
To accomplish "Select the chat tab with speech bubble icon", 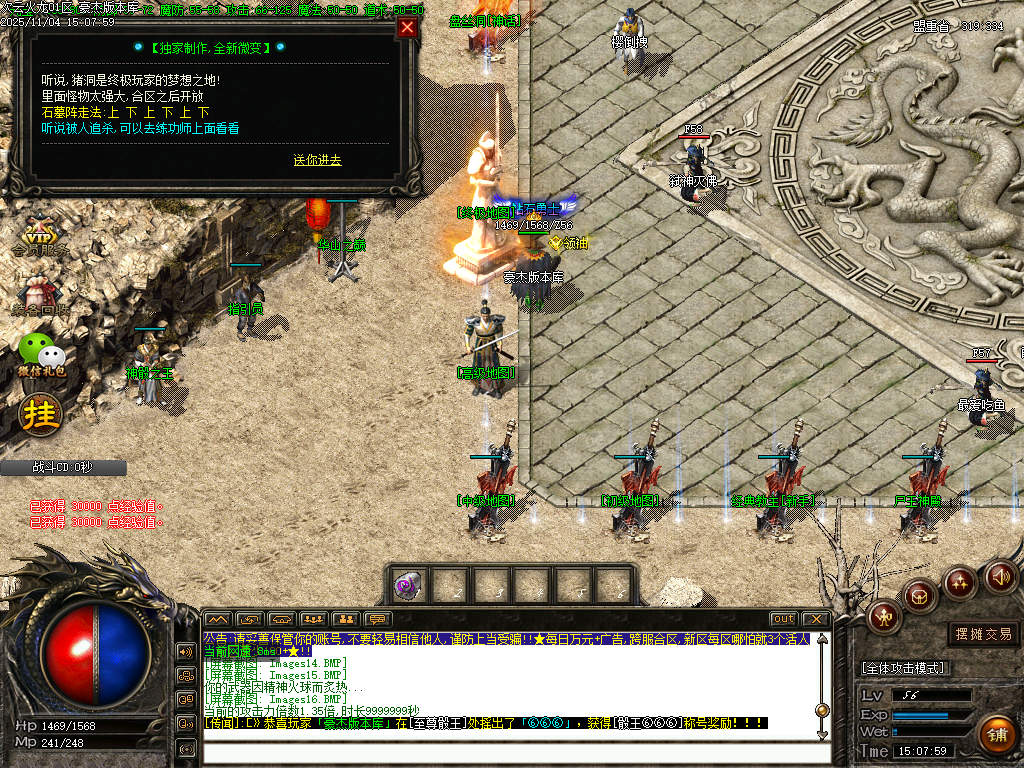I will (377, 619).
